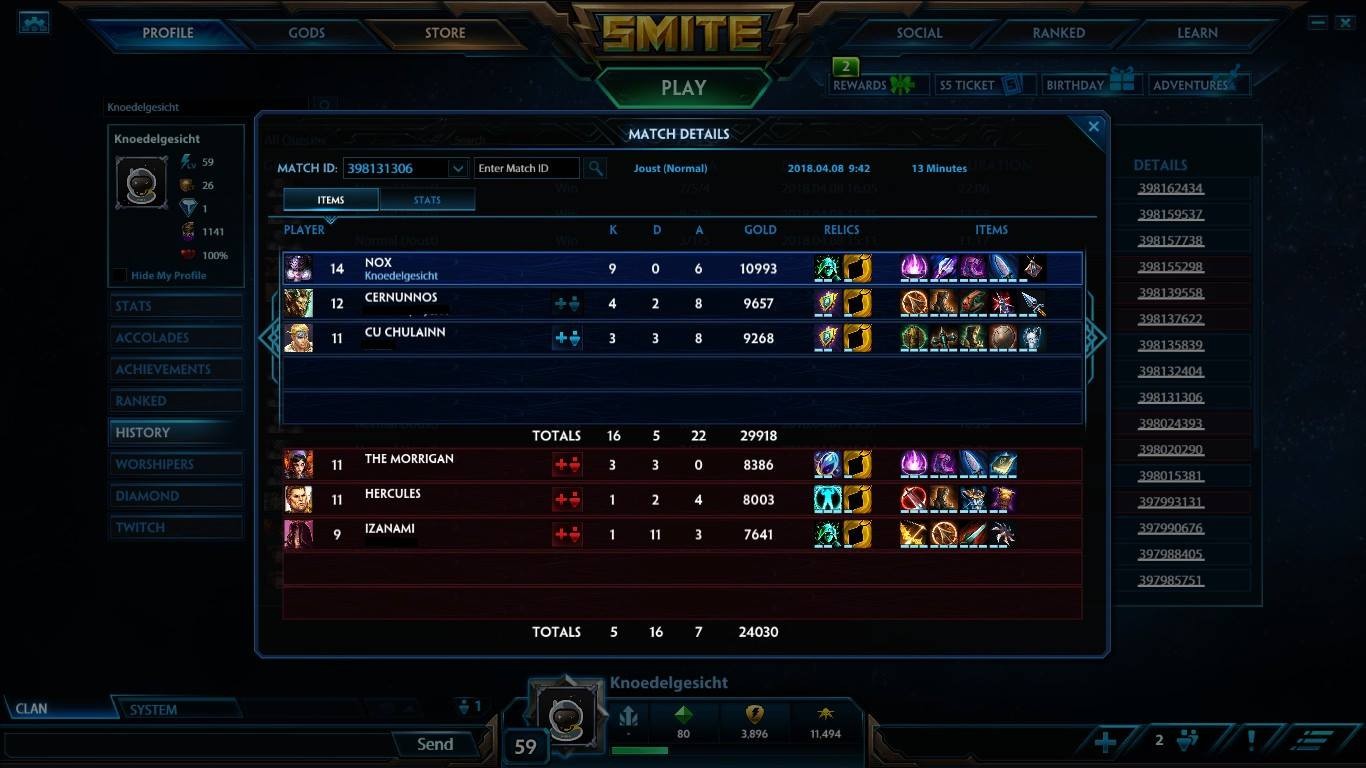Send the chat message
The image size is (1366, 768).
435,744
